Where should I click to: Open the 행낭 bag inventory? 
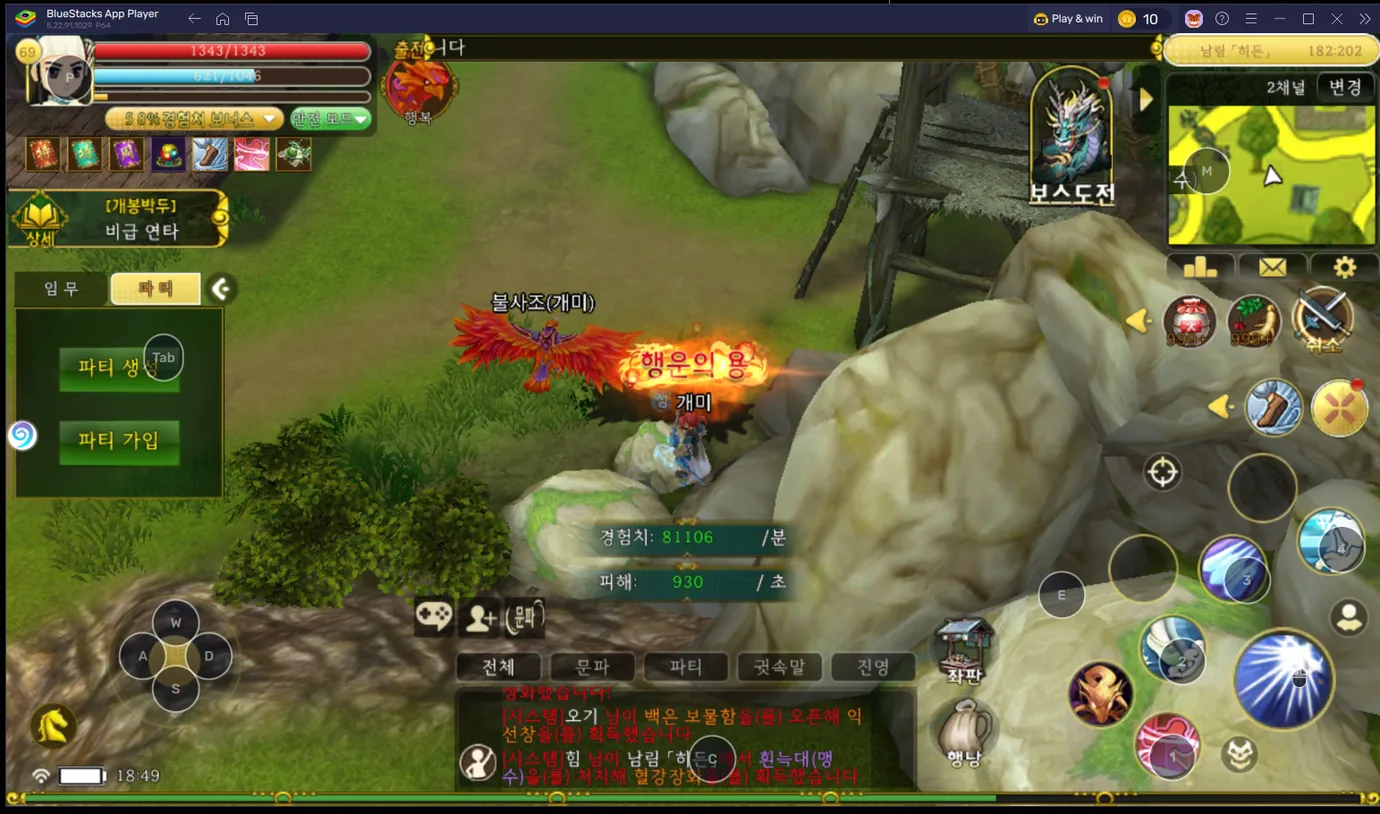coord(964,733)
